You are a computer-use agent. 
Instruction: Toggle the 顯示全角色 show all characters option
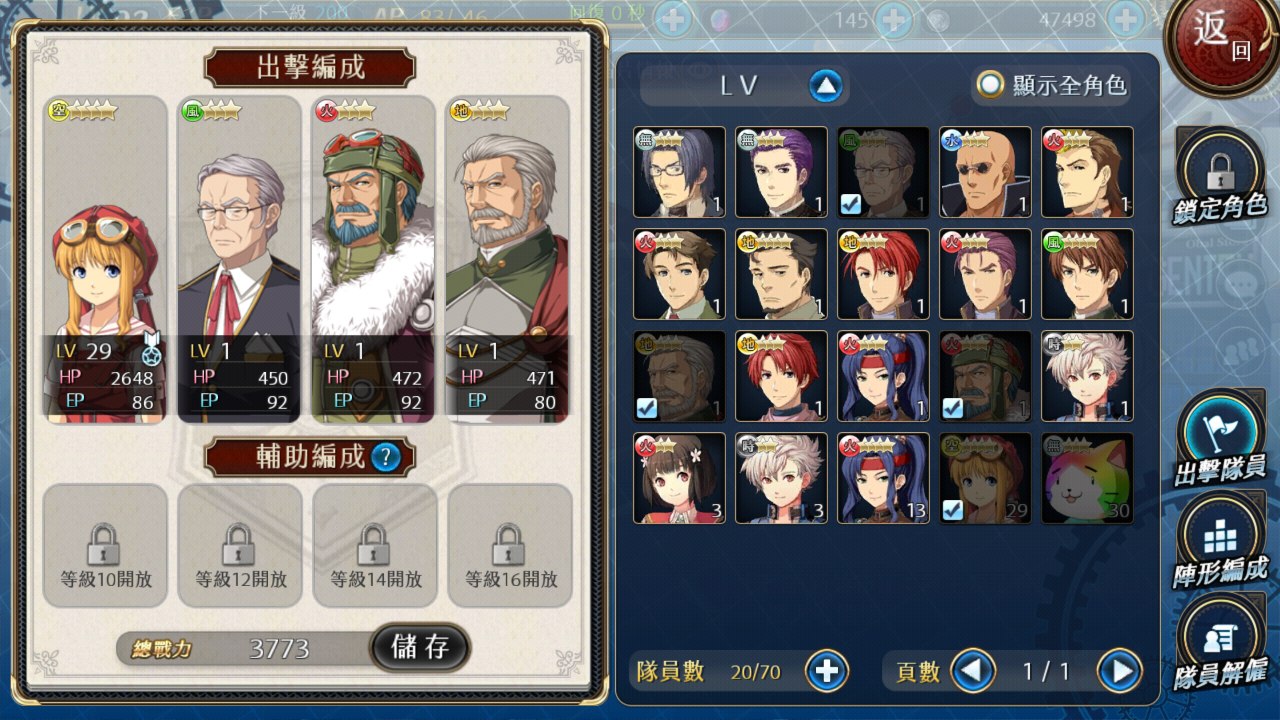pos(990,85)
